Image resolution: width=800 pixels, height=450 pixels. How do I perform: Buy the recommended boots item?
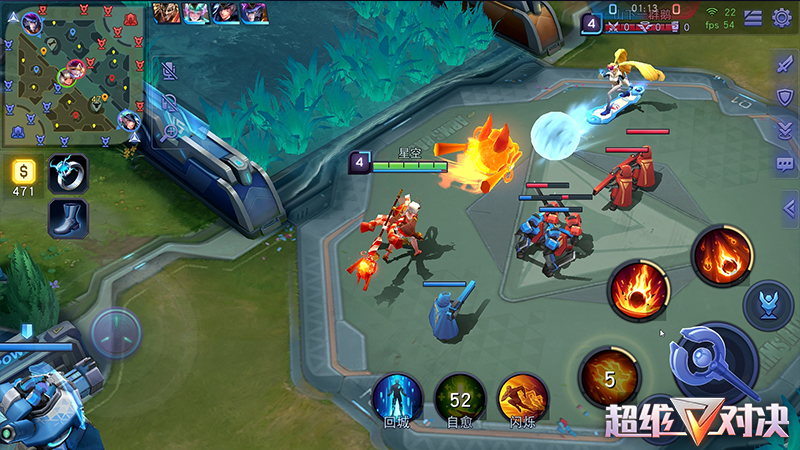(68, 218)
